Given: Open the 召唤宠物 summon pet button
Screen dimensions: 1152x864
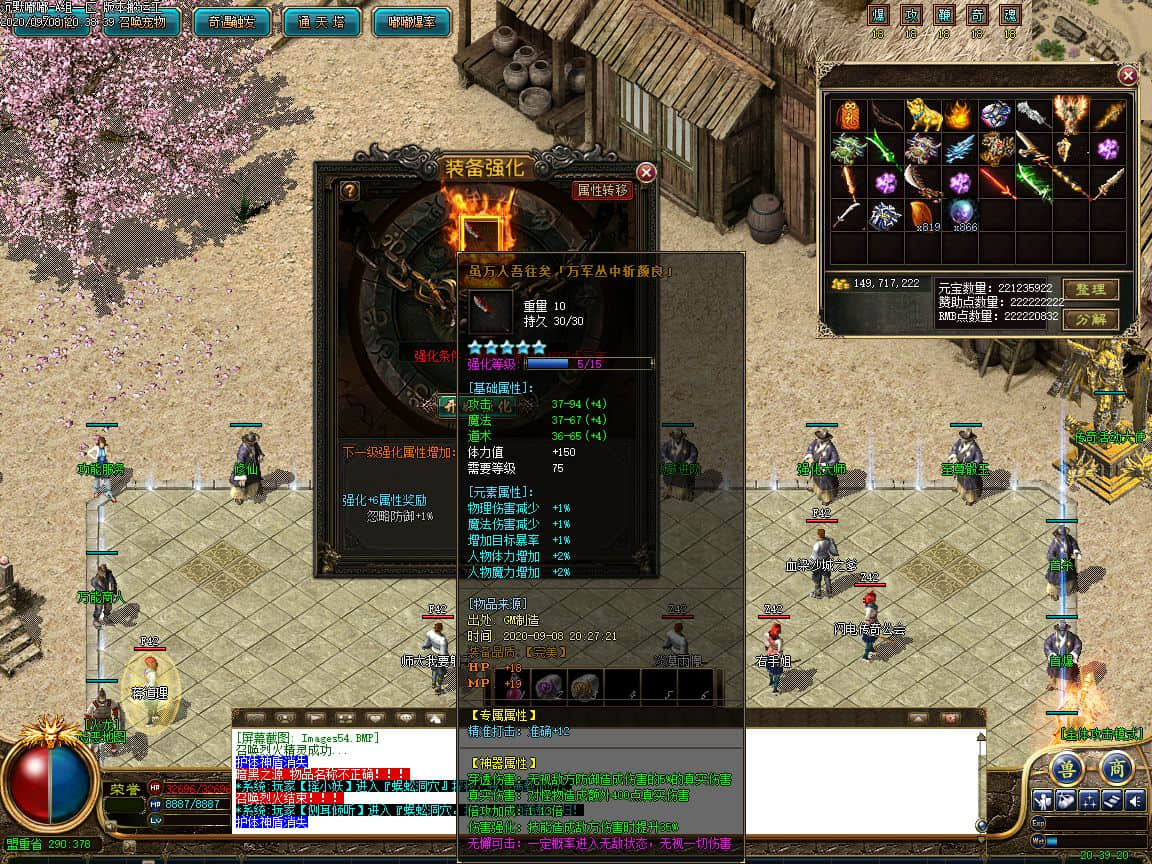Looking at the screenshot, I should coord(140,22).
